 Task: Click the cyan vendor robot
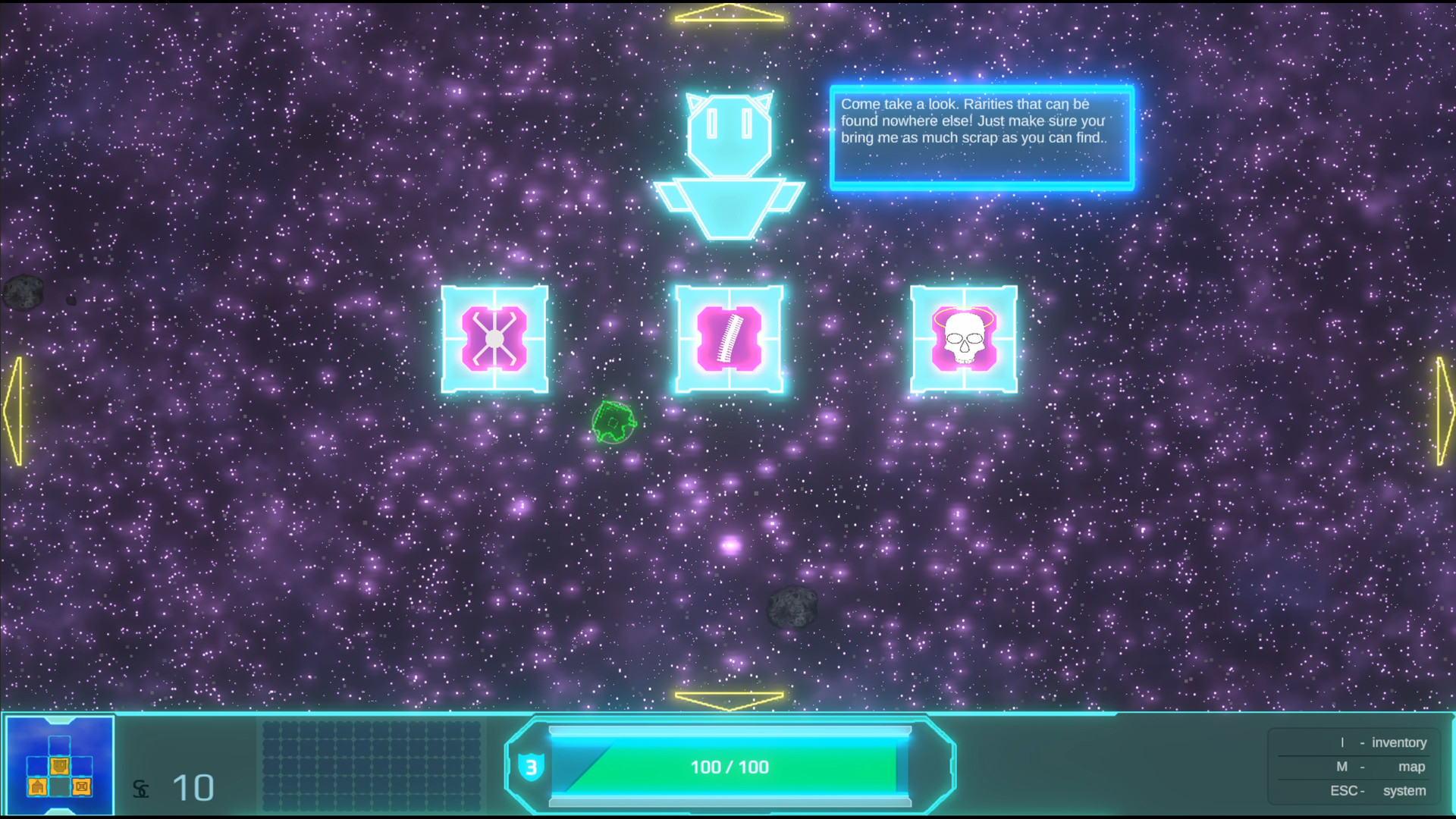point(730,159)
